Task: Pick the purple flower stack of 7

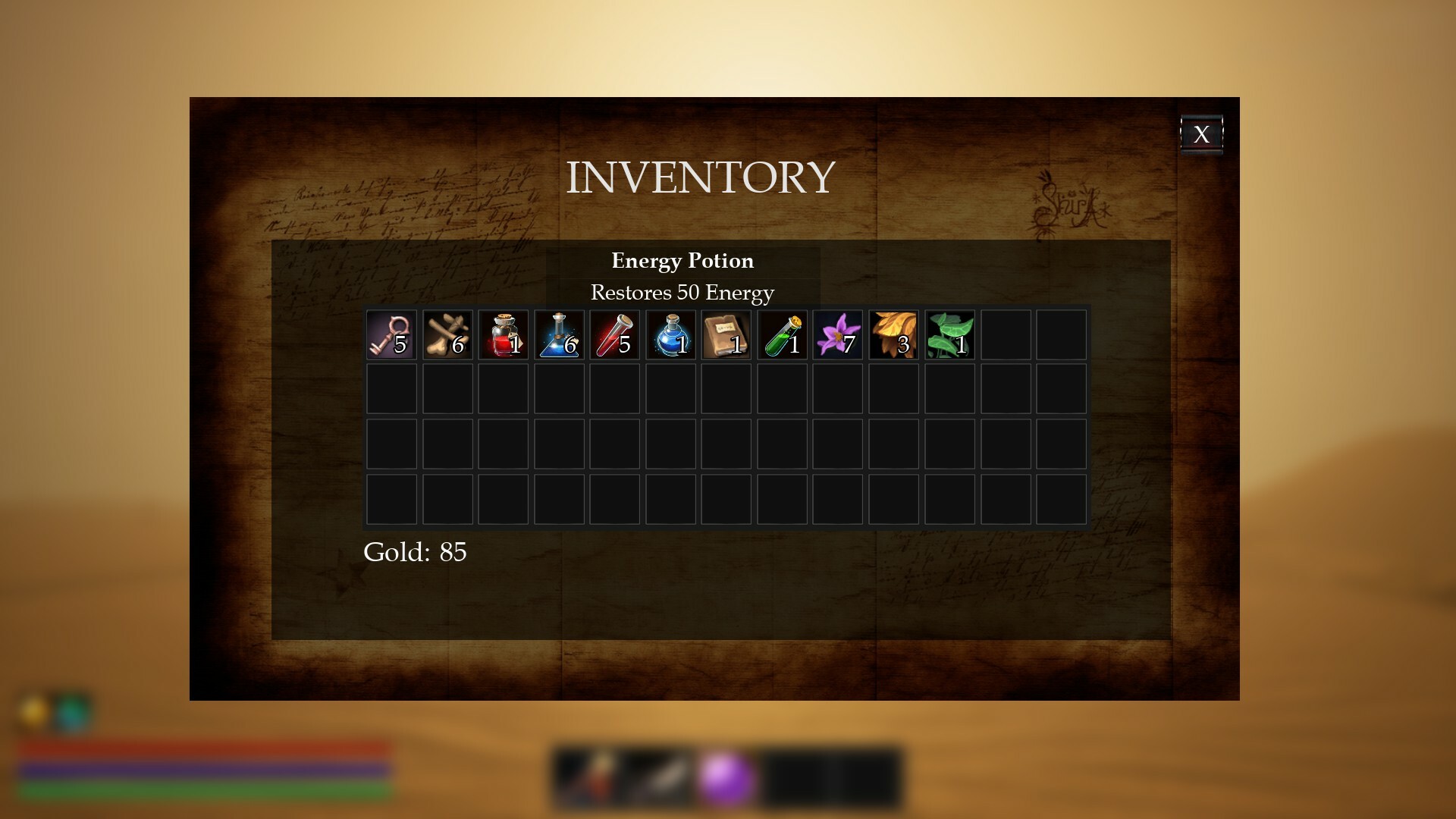Action: pos(839,334)
